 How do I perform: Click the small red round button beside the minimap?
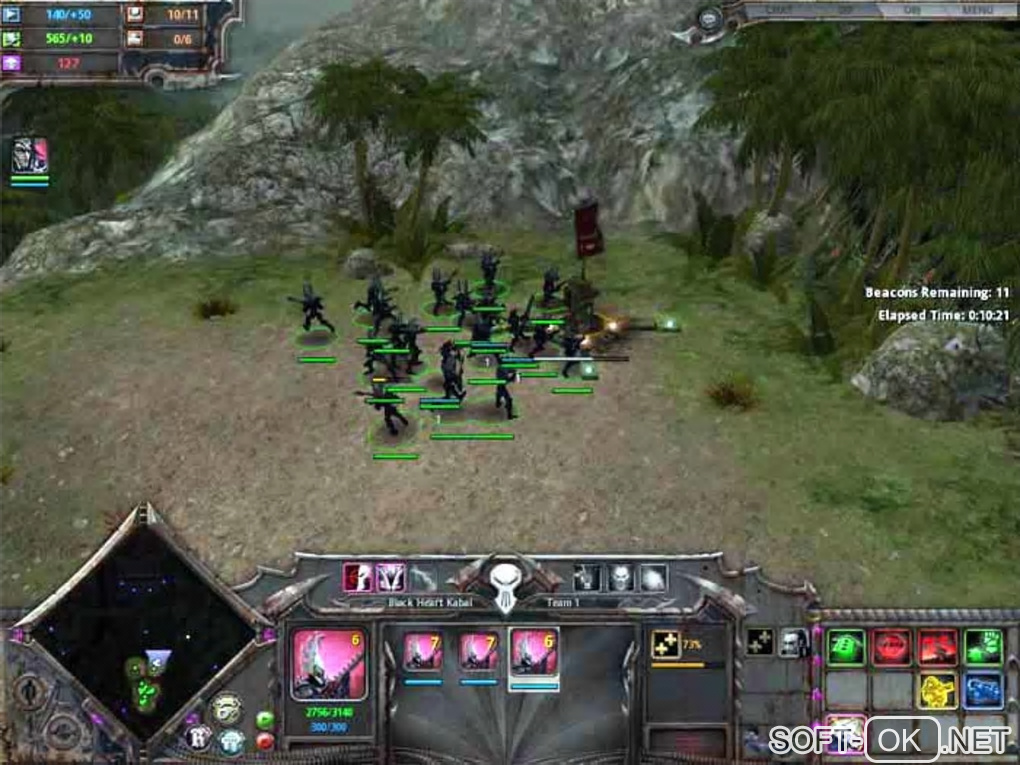click(265, 741)
